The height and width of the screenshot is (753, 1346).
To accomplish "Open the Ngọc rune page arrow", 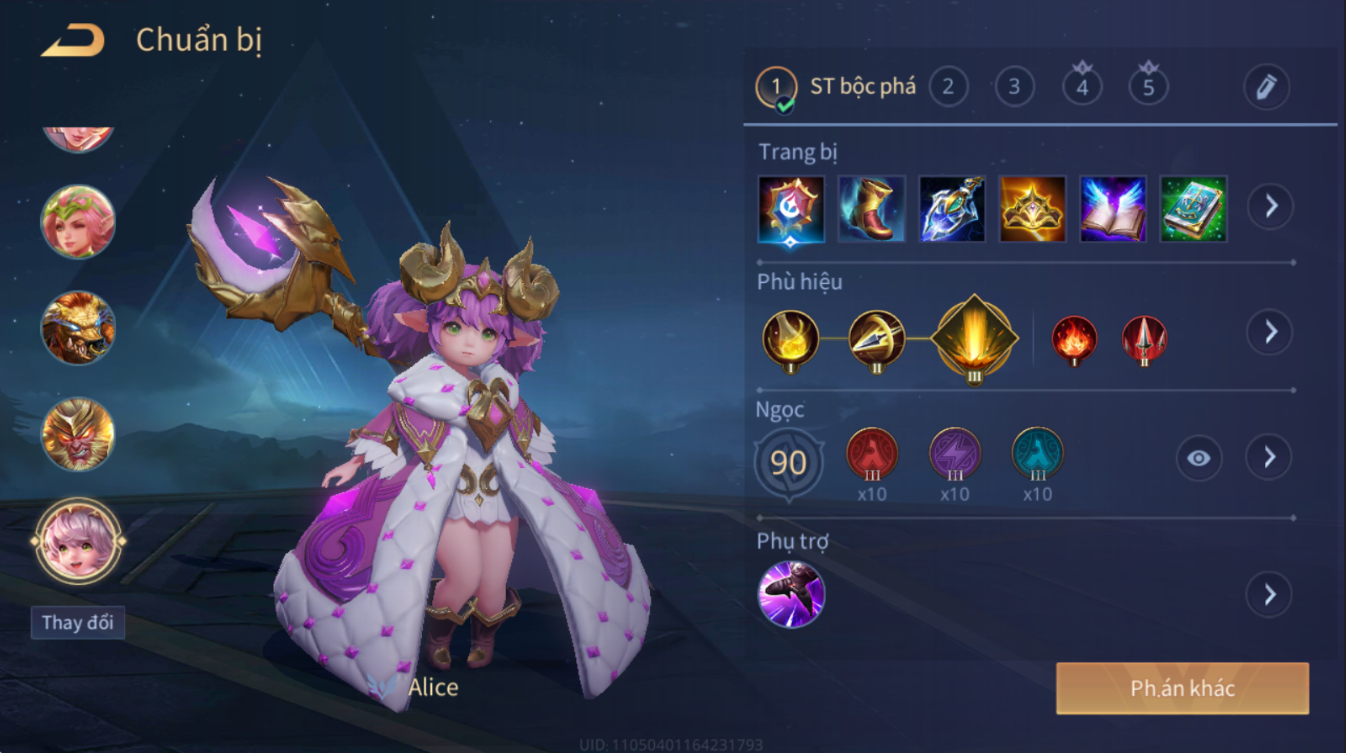I will [1269, 458].
